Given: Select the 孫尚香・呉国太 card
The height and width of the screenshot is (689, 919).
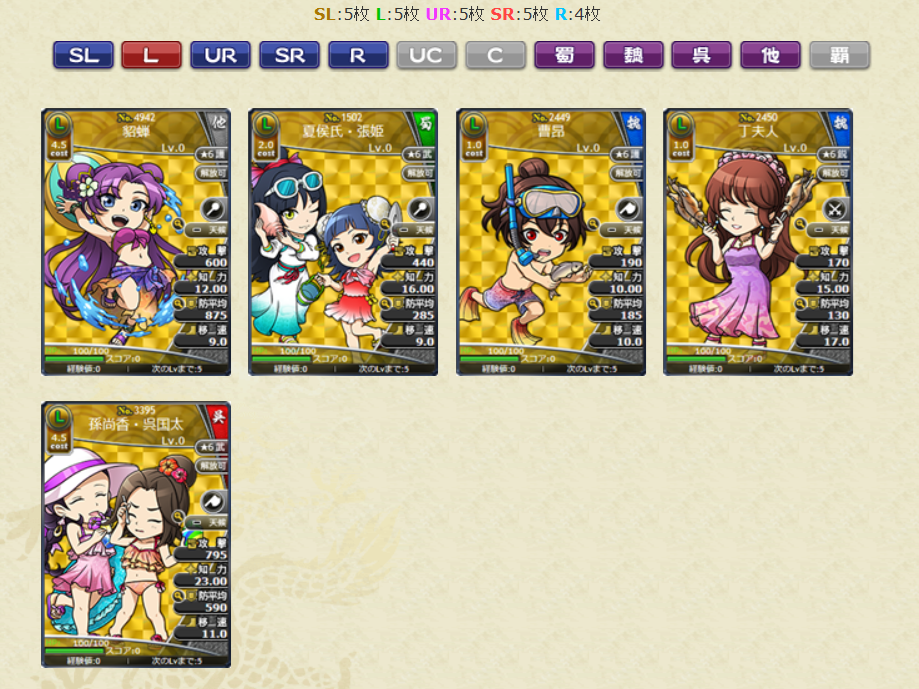Looking at the screenshot, I should point(136,535).
